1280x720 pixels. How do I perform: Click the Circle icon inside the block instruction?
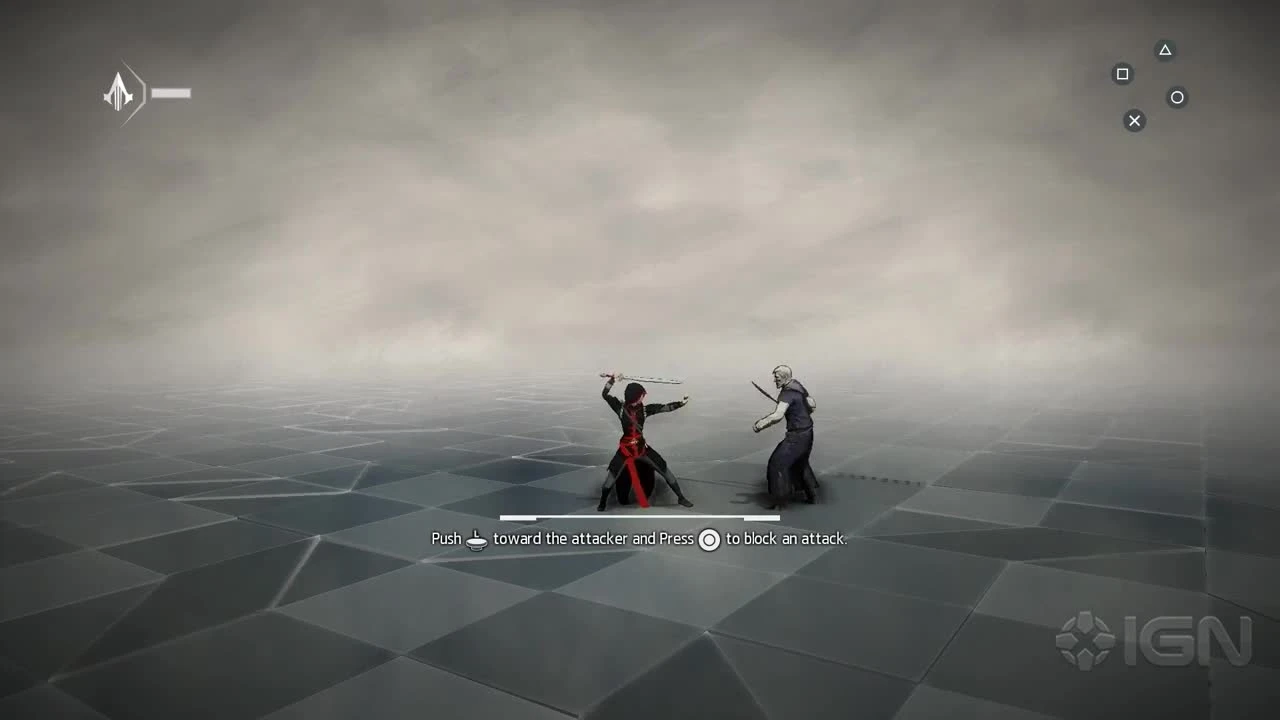709,539
